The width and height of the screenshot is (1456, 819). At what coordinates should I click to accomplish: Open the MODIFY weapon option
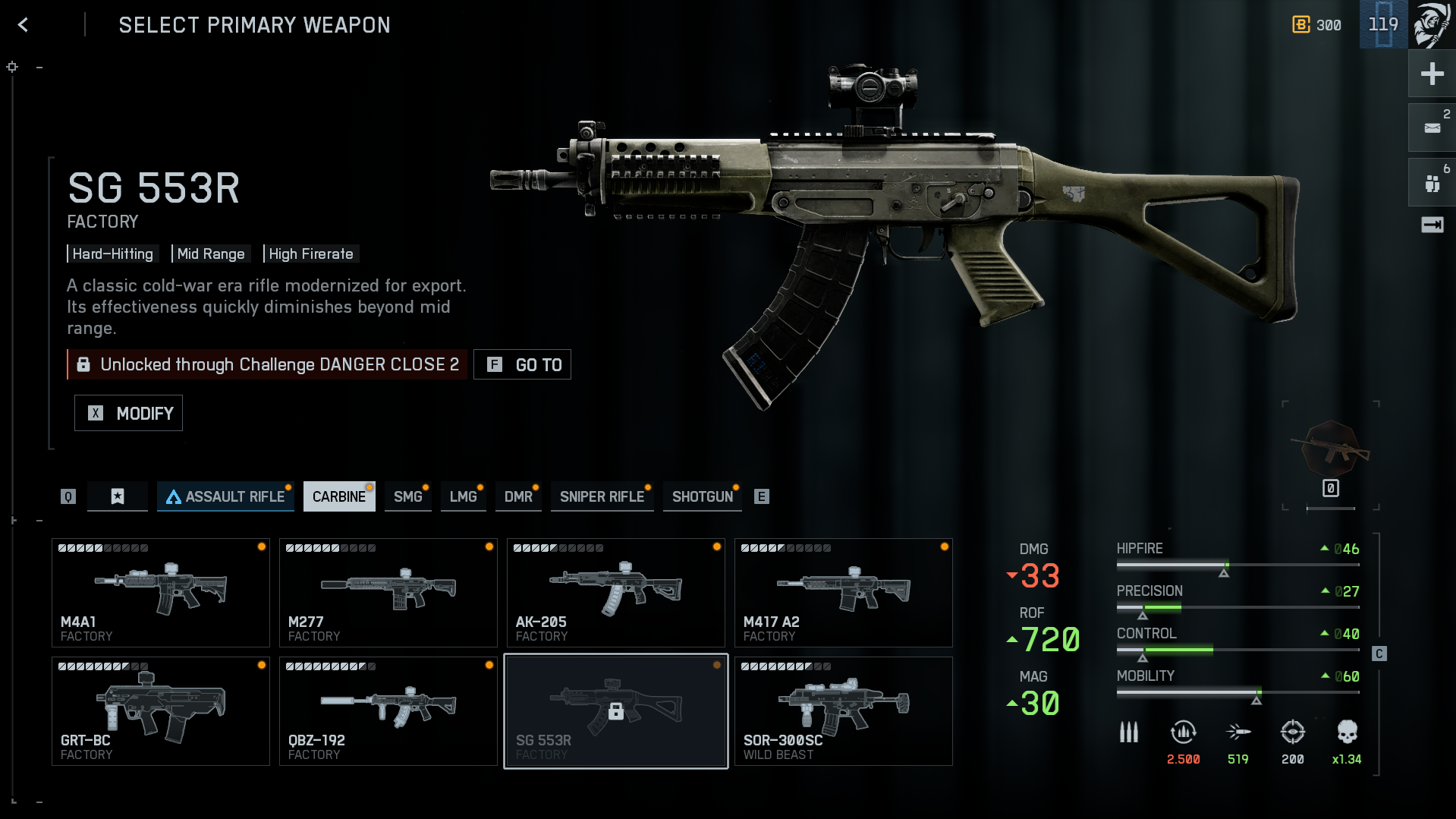128,413
